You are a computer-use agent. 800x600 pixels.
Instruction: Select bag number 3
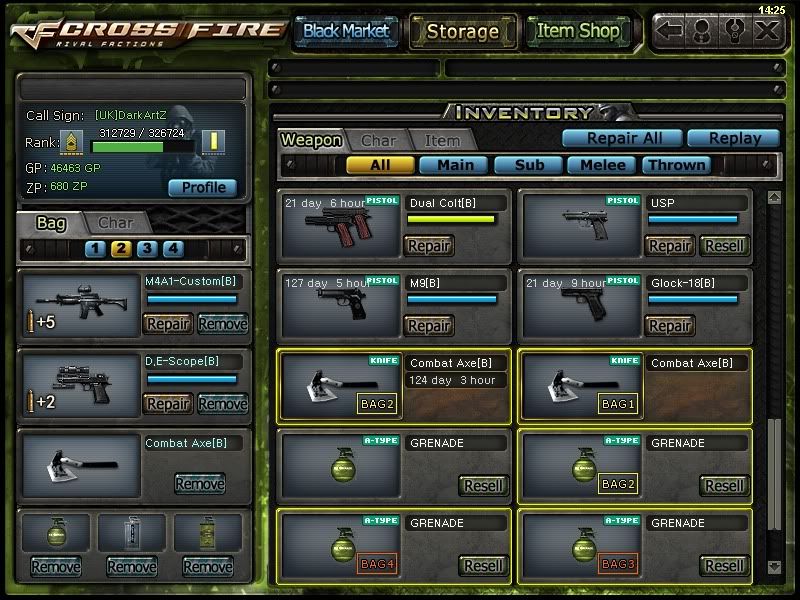pyautogui.click(x=147, y=249)
